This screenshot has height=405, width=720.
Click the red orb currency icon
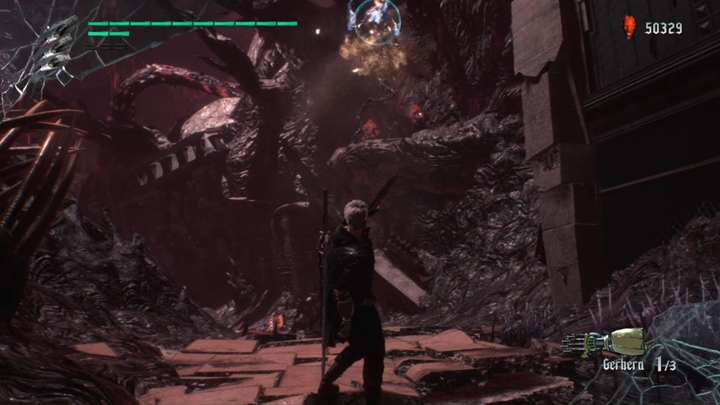pos(629,27)
